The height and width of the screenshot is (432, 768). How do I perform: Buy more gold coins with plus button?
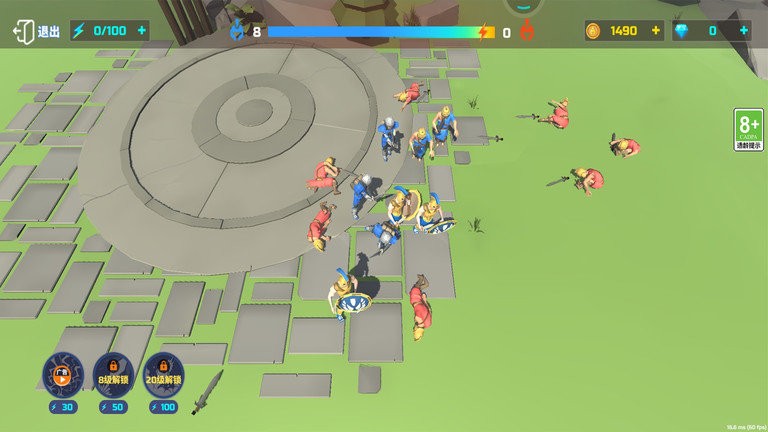pyautogui.click(x=656, y=31)
